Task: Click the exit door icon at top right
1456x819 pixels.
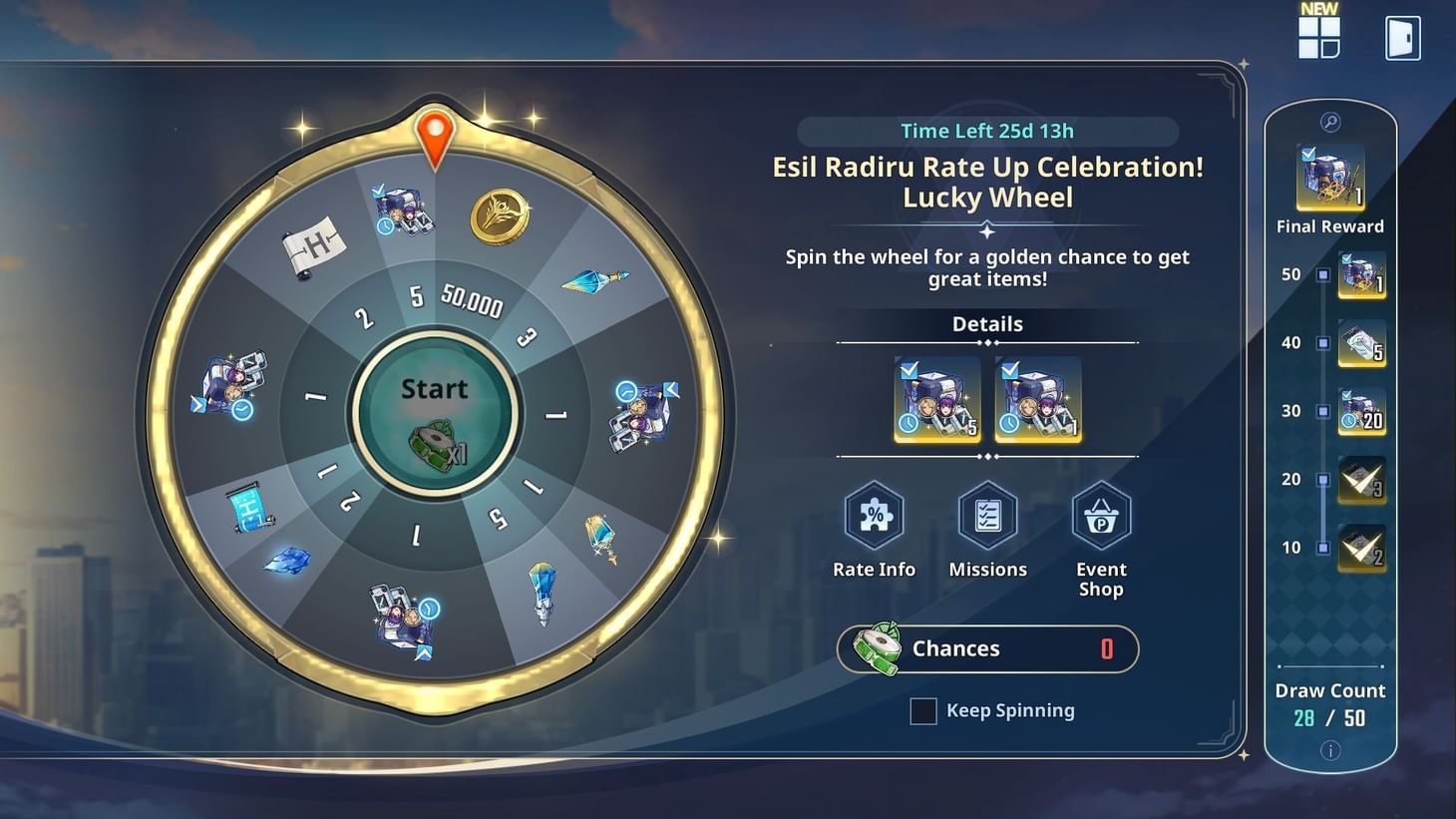Action: 1402,37
